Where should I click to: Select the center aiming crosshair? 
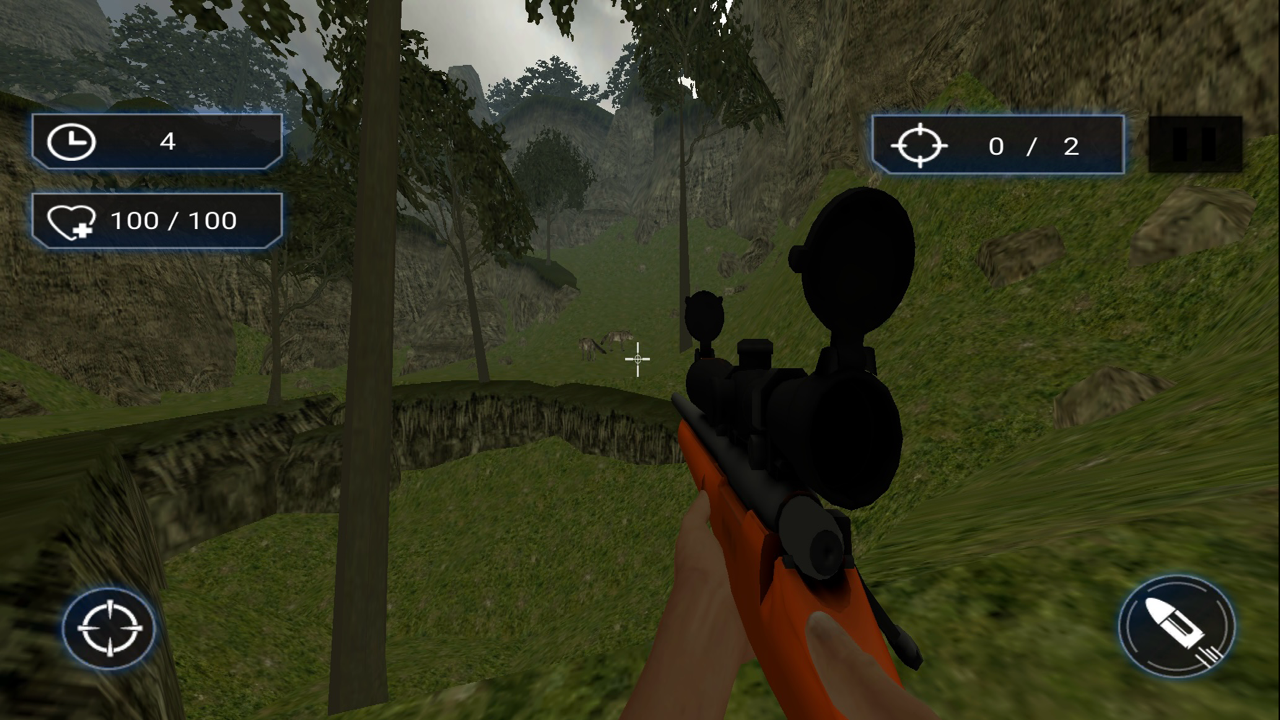pos(638,360)
